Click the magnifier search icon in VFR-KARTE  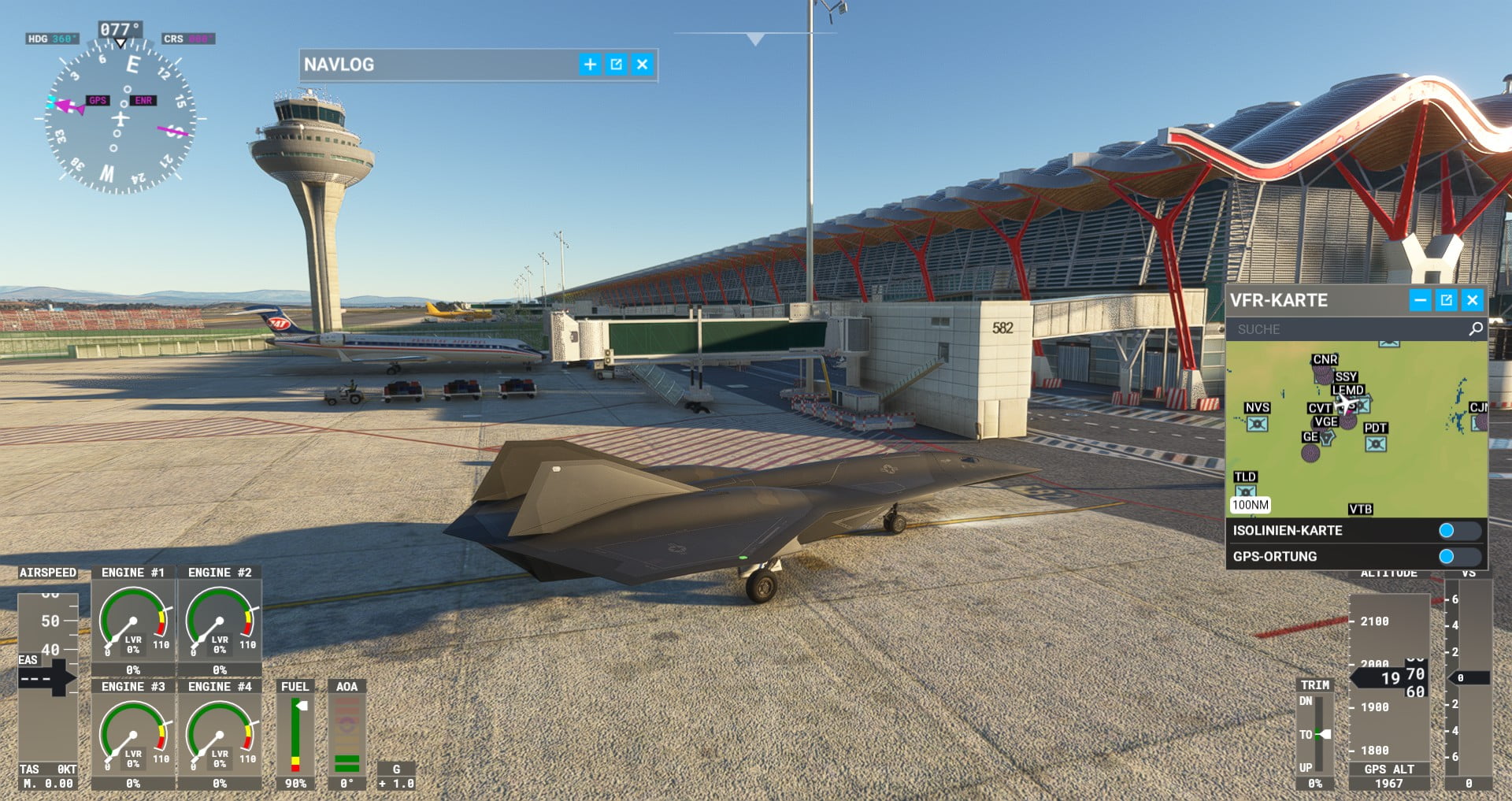pyautogui.click(x=1476, y=329)
